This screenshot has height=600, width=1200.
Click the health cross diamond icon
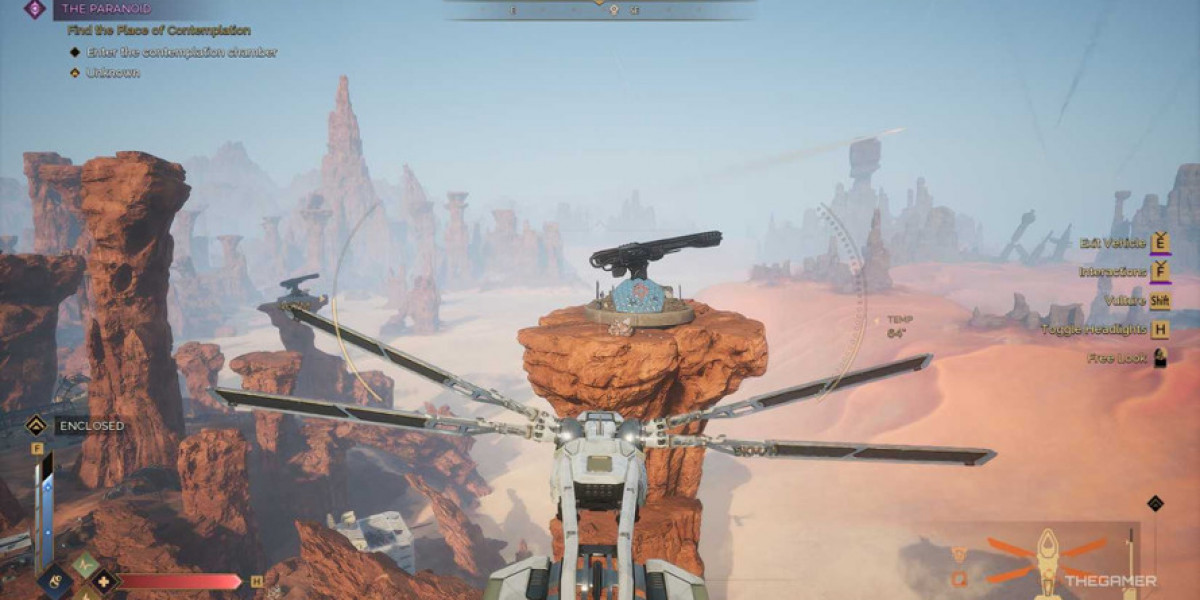[104, 581]
